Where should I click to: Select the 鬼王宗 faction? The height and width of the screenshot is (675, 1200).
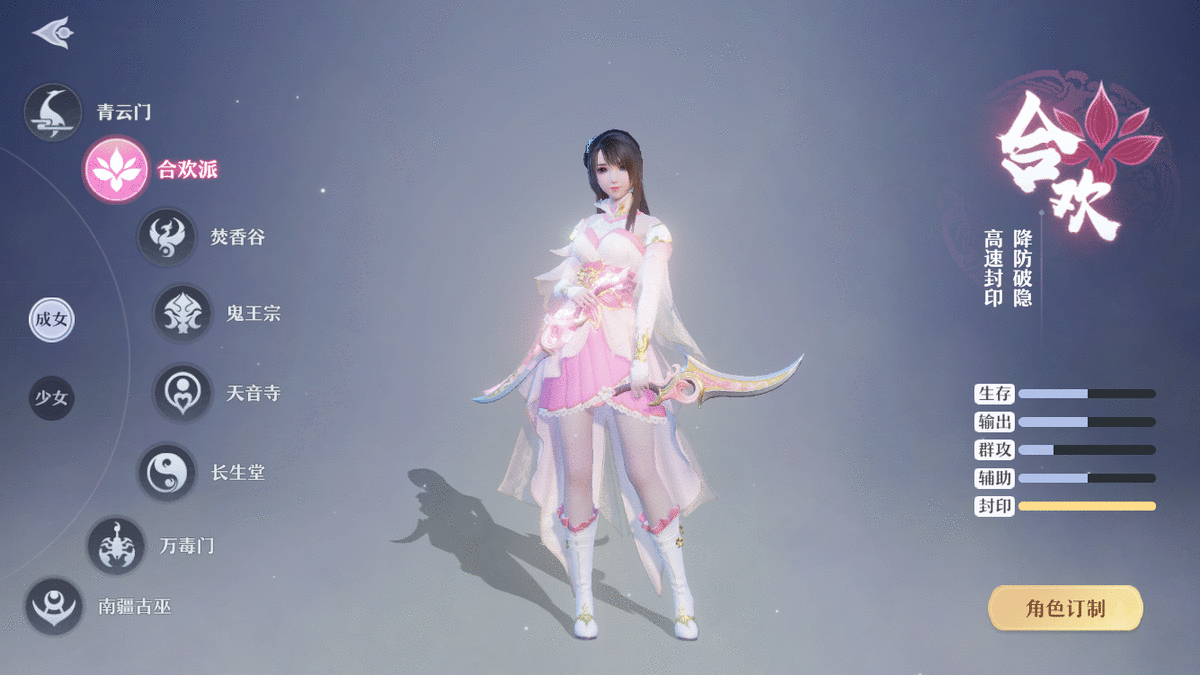pyautogui.click(x=182, y=313)
